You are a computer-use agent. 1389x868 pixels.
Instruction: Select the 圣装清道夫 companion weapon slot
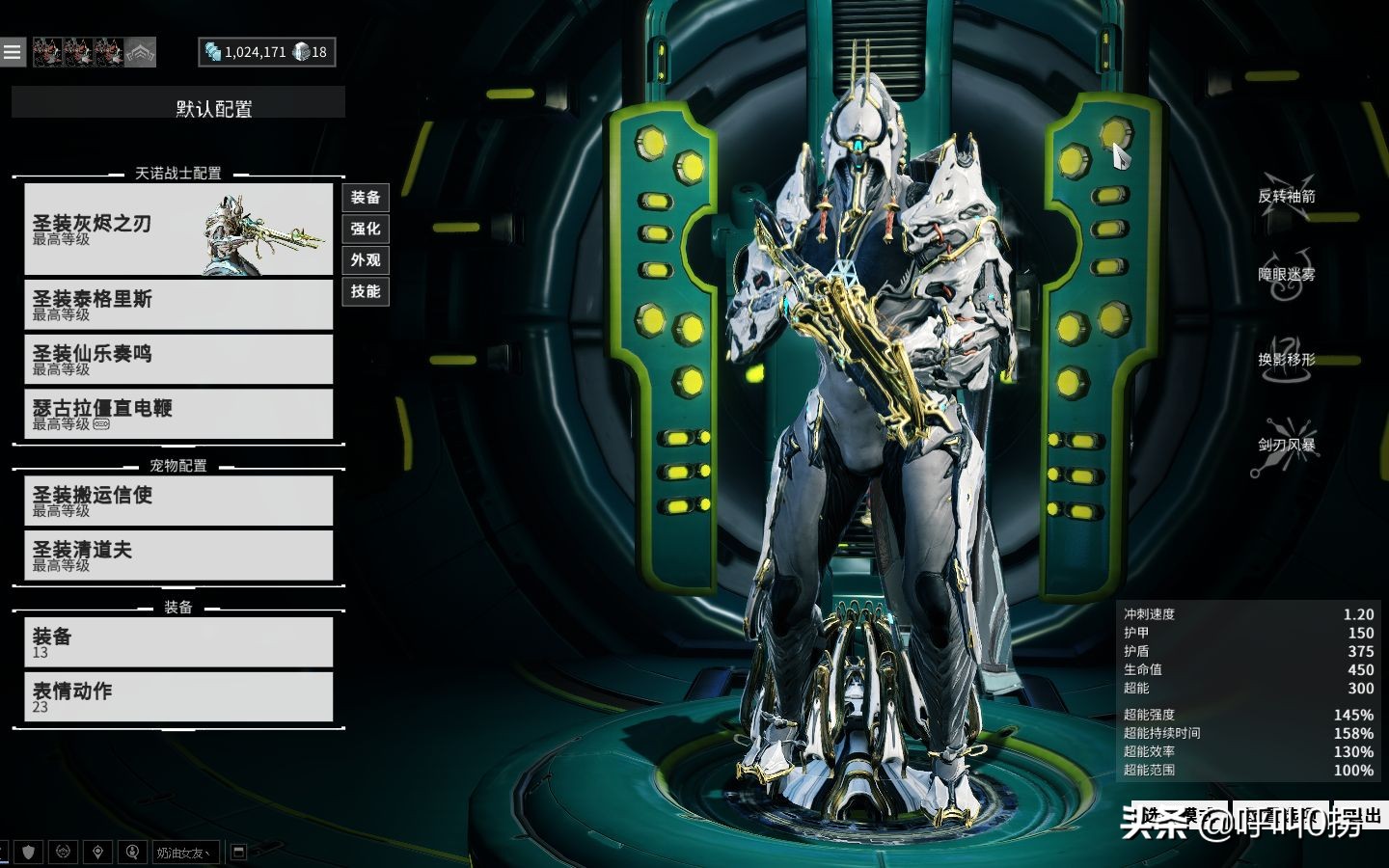(x=178, y=556)
